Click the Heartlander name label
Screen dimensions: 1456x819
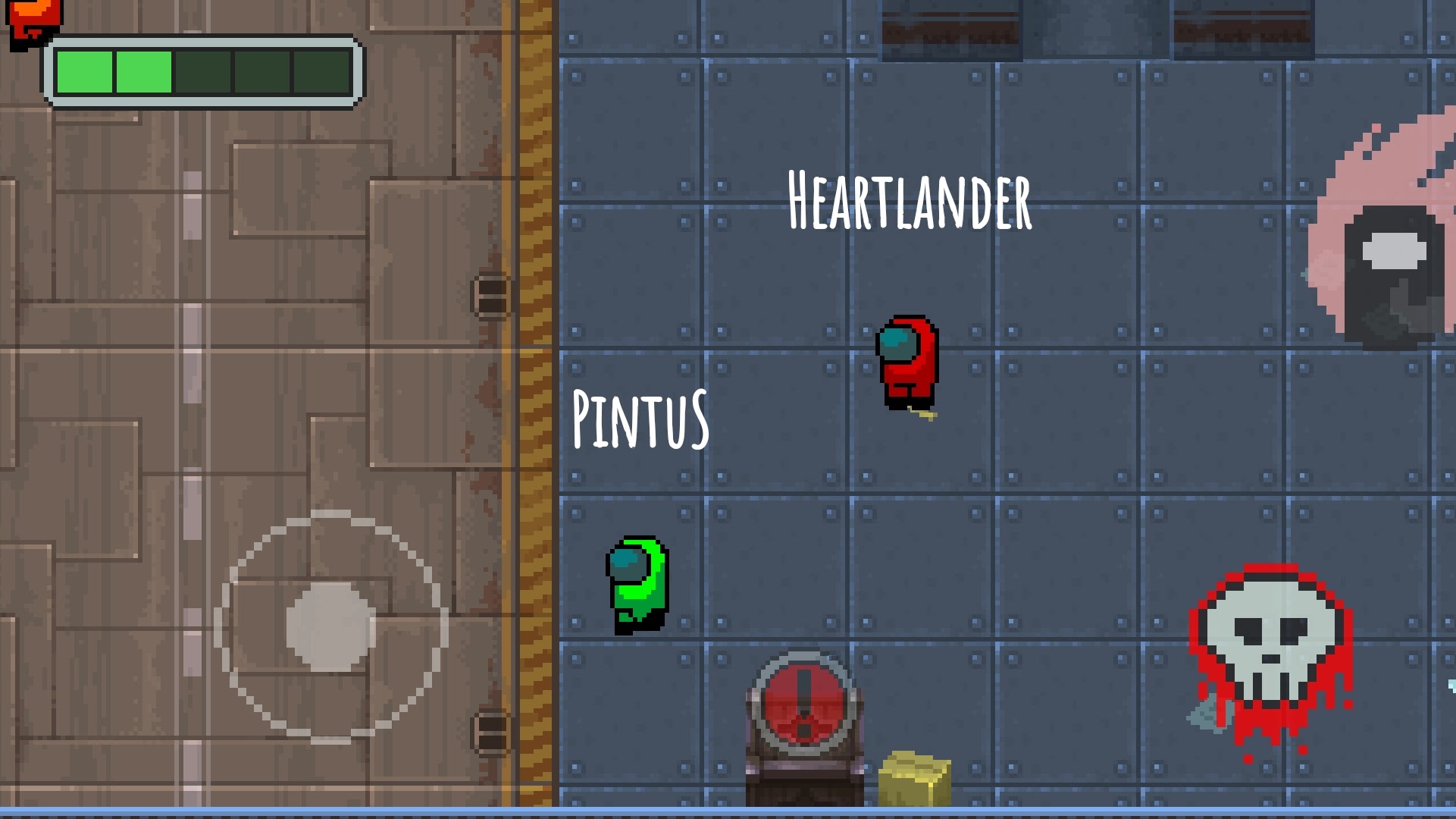910,201
